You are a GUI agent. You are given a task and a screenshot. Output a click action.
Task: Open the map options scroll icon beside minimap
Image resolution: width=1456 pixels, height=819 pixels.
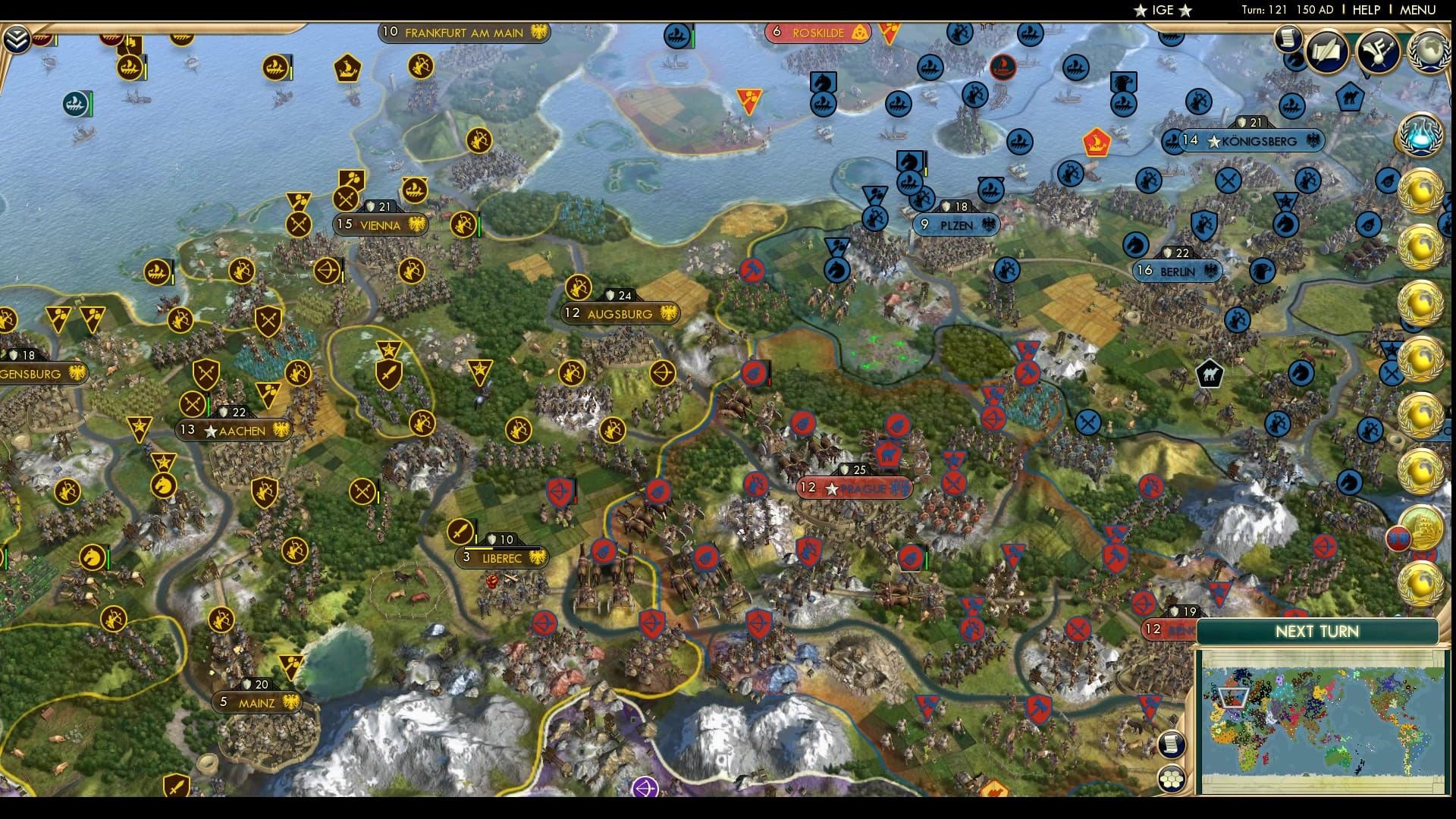click(x=1170, y=743)
